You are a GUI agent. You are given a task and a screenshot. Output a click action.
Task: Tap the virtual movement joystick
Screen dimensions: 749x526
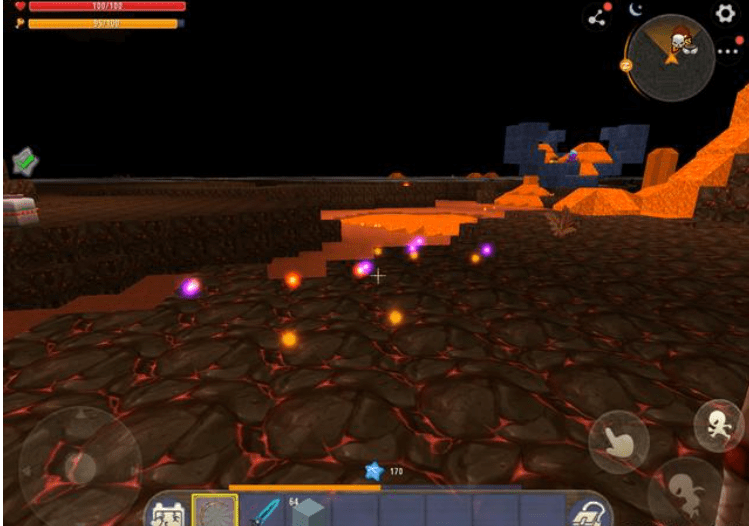click(x=79, y=465)
